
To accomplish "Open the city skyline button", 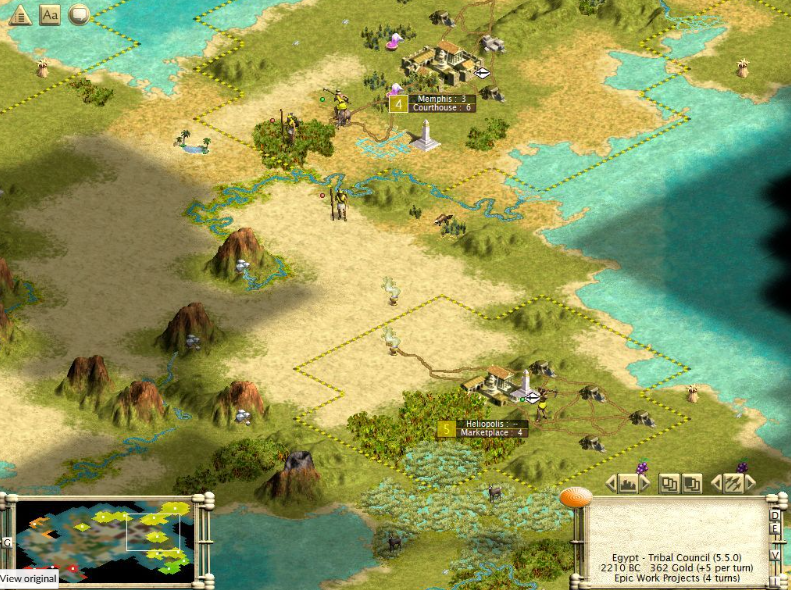I will (x=629, y=484).
